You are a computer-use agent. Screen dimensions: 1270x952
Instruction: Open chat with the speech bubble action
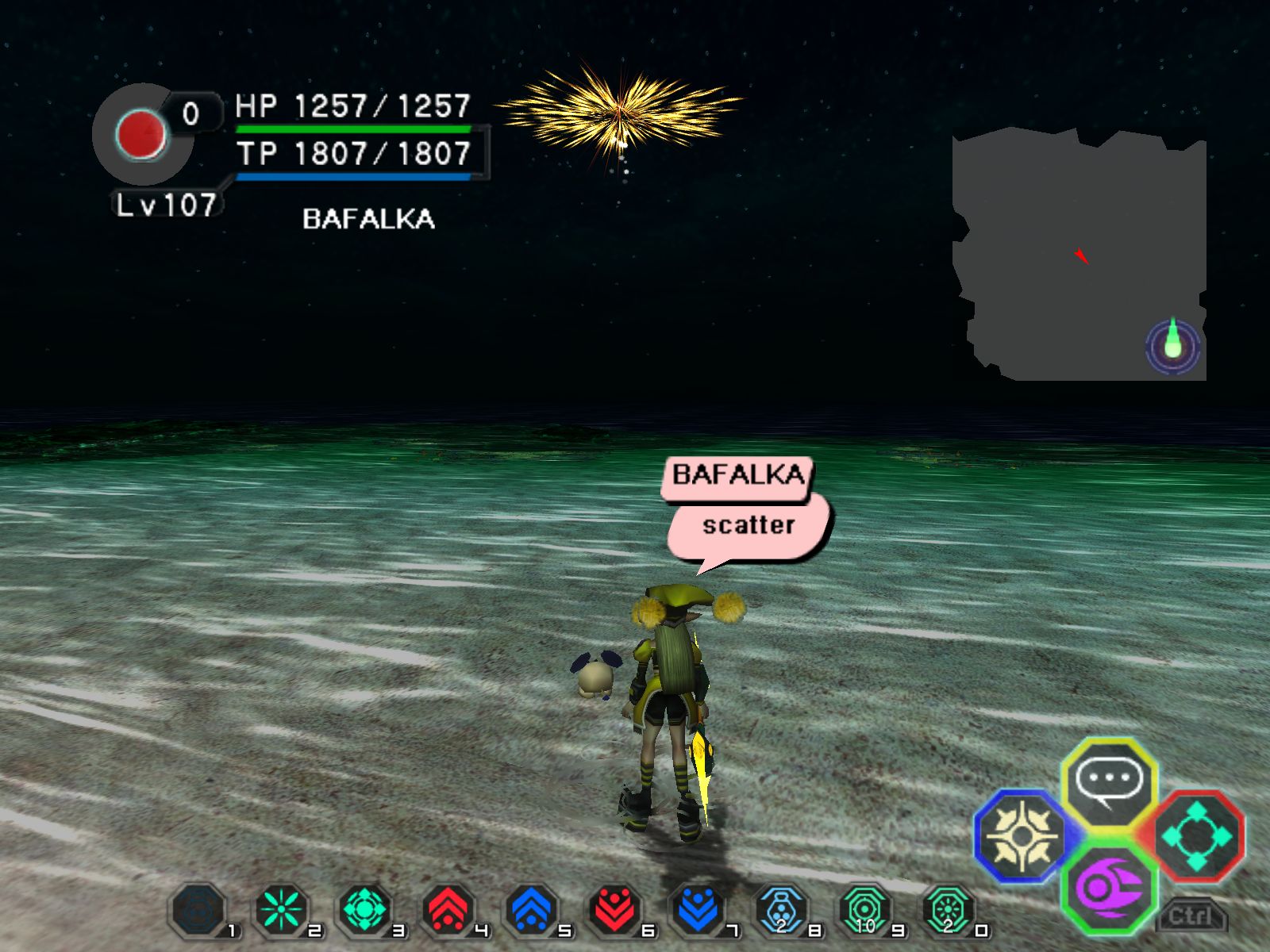[x=1109, y=781]
